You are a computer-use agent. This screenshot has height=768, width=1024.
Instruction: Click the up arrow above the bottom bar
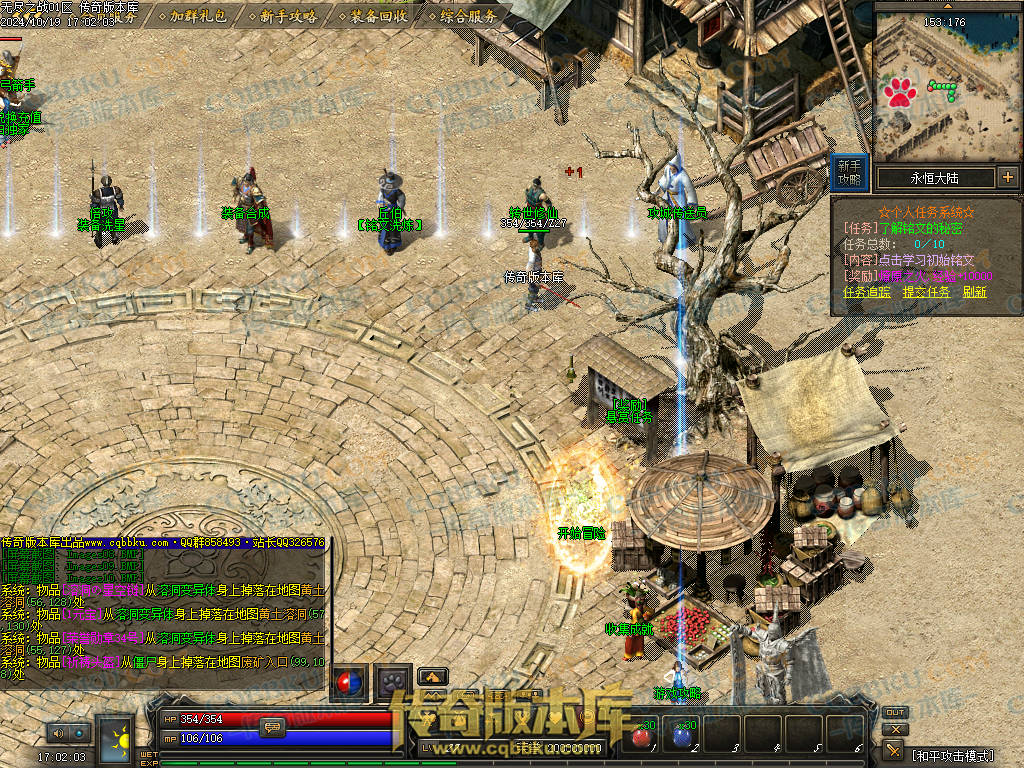coord(432,676)
